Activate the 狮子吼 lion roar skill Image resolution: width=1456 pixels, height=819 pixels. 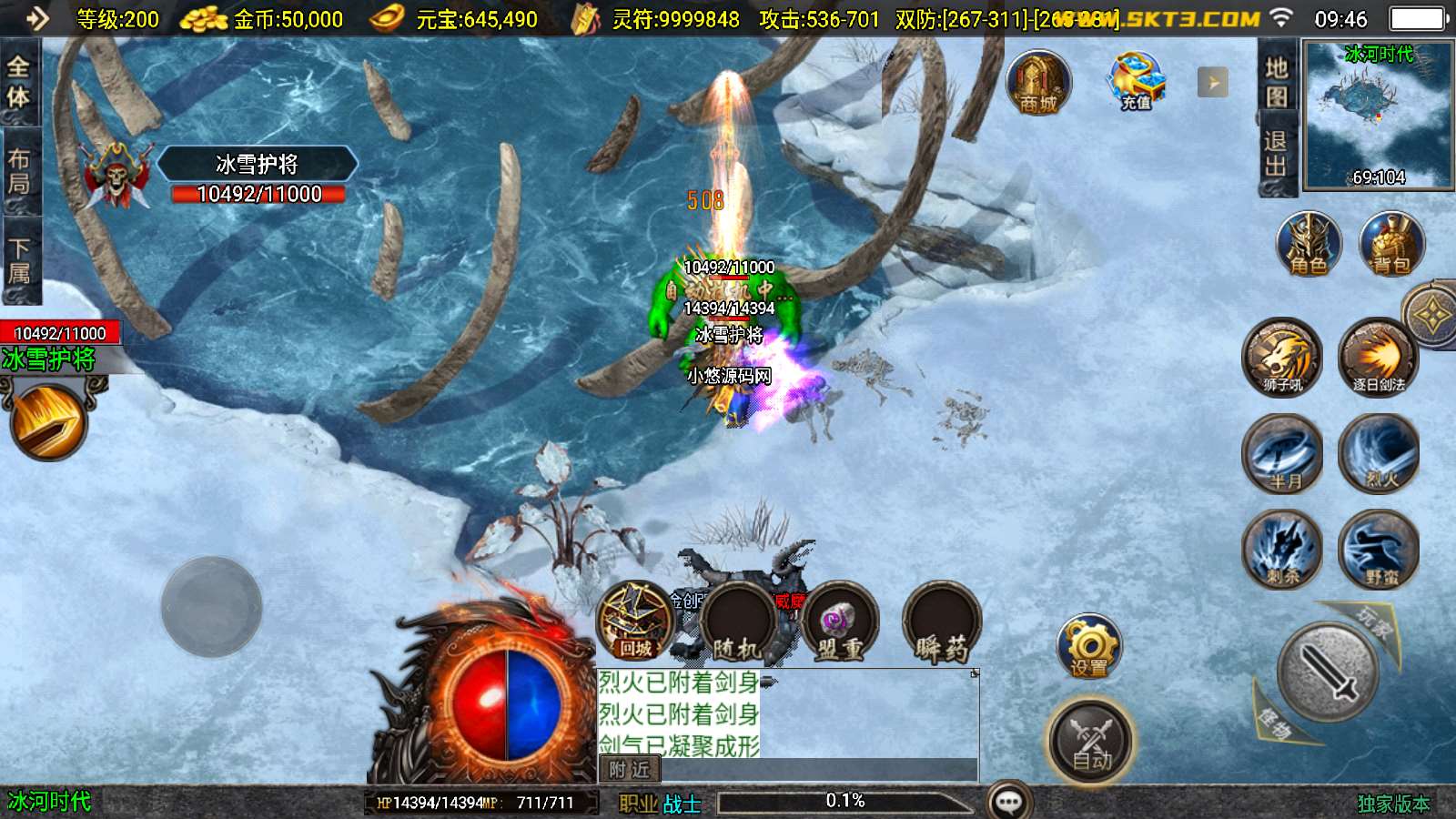1282,356
